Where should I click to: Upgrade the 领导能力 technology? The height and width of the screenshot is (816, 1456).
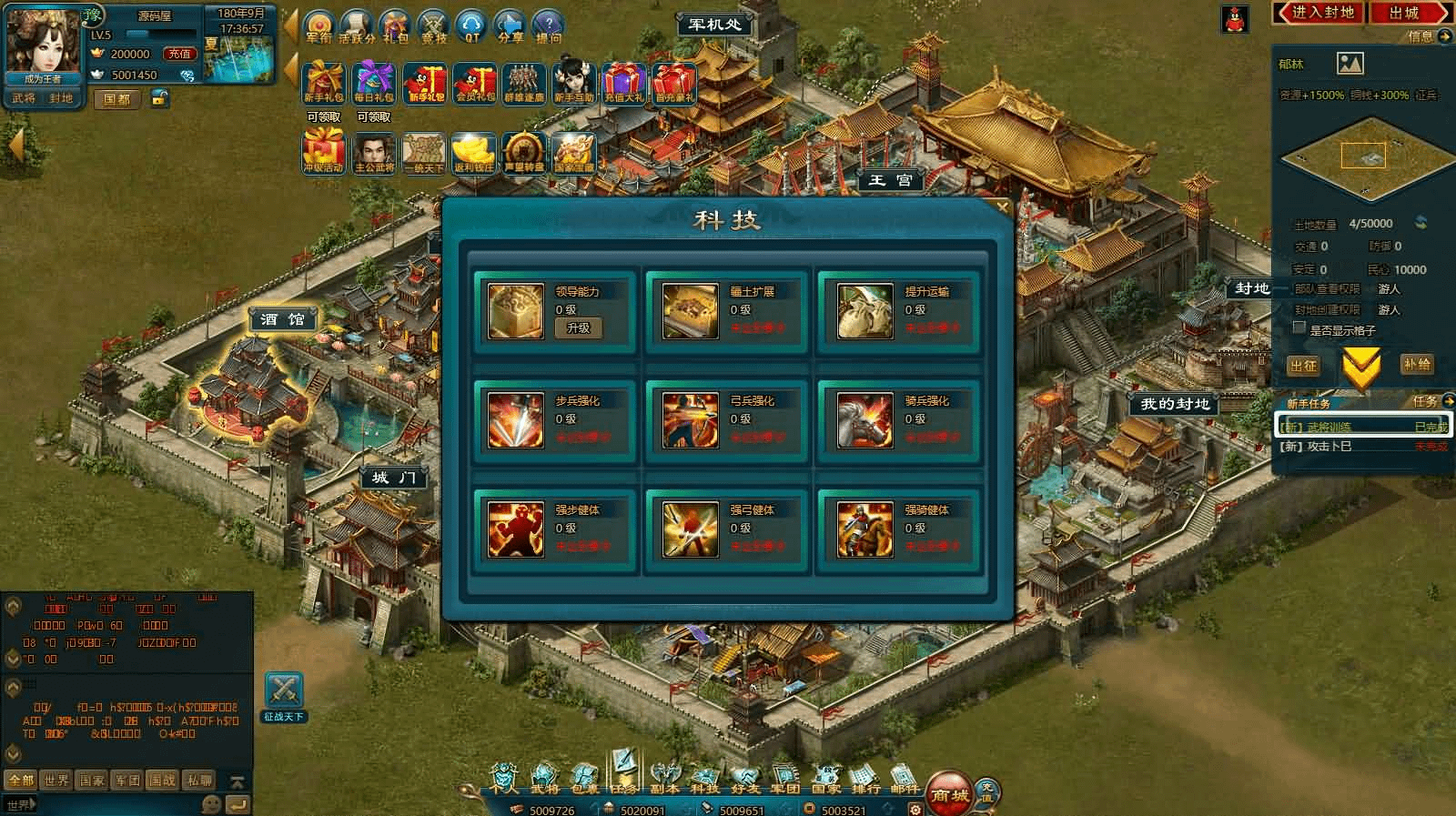click(578, 327)
